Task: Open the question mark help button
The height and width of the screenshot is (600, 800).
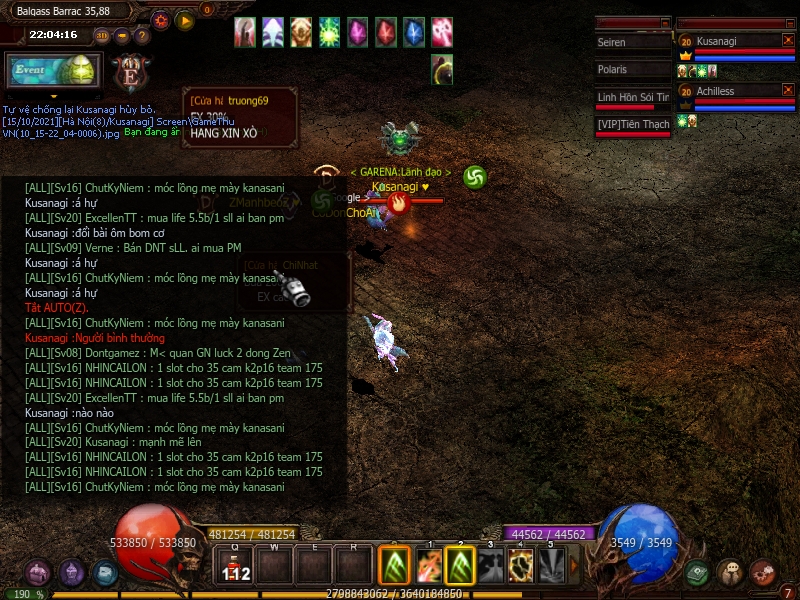Action: point(142,36)
